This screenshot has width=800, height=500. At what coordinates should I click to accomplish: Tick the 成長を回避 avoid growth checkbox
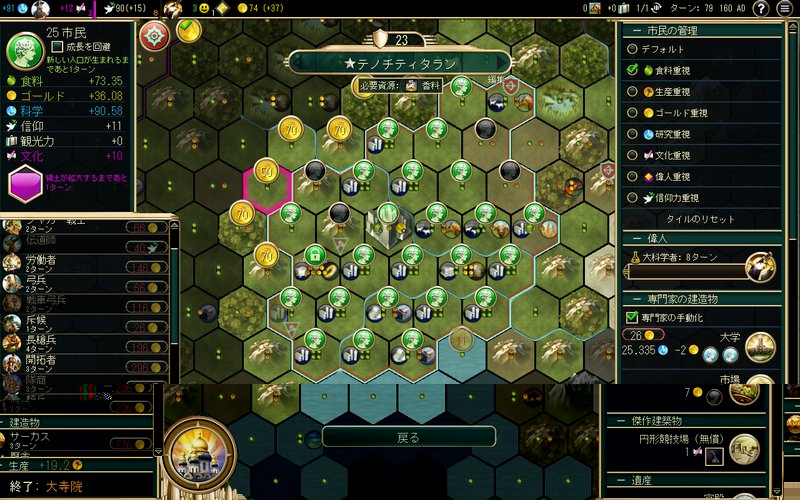58,46
